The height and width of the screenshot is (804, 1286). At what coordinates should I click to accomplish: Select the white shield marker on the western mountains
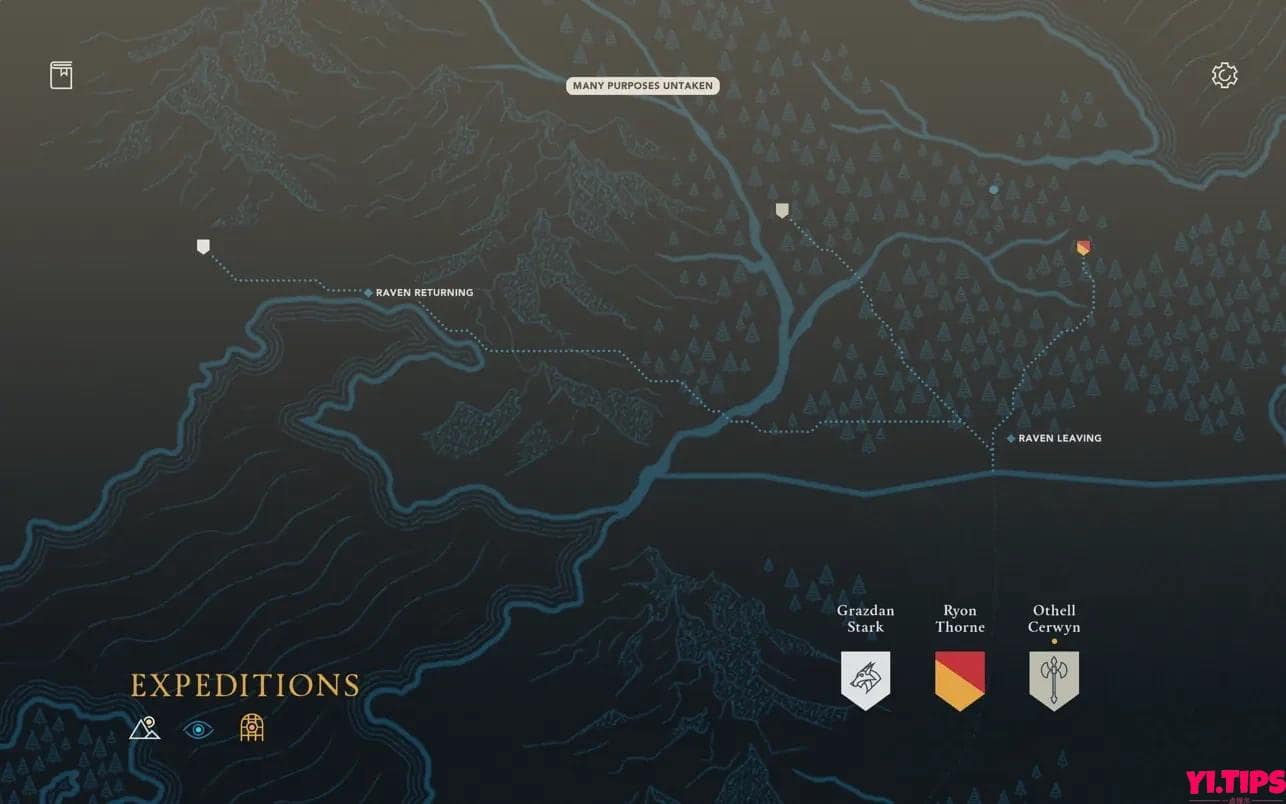click(x=203, y=245)
